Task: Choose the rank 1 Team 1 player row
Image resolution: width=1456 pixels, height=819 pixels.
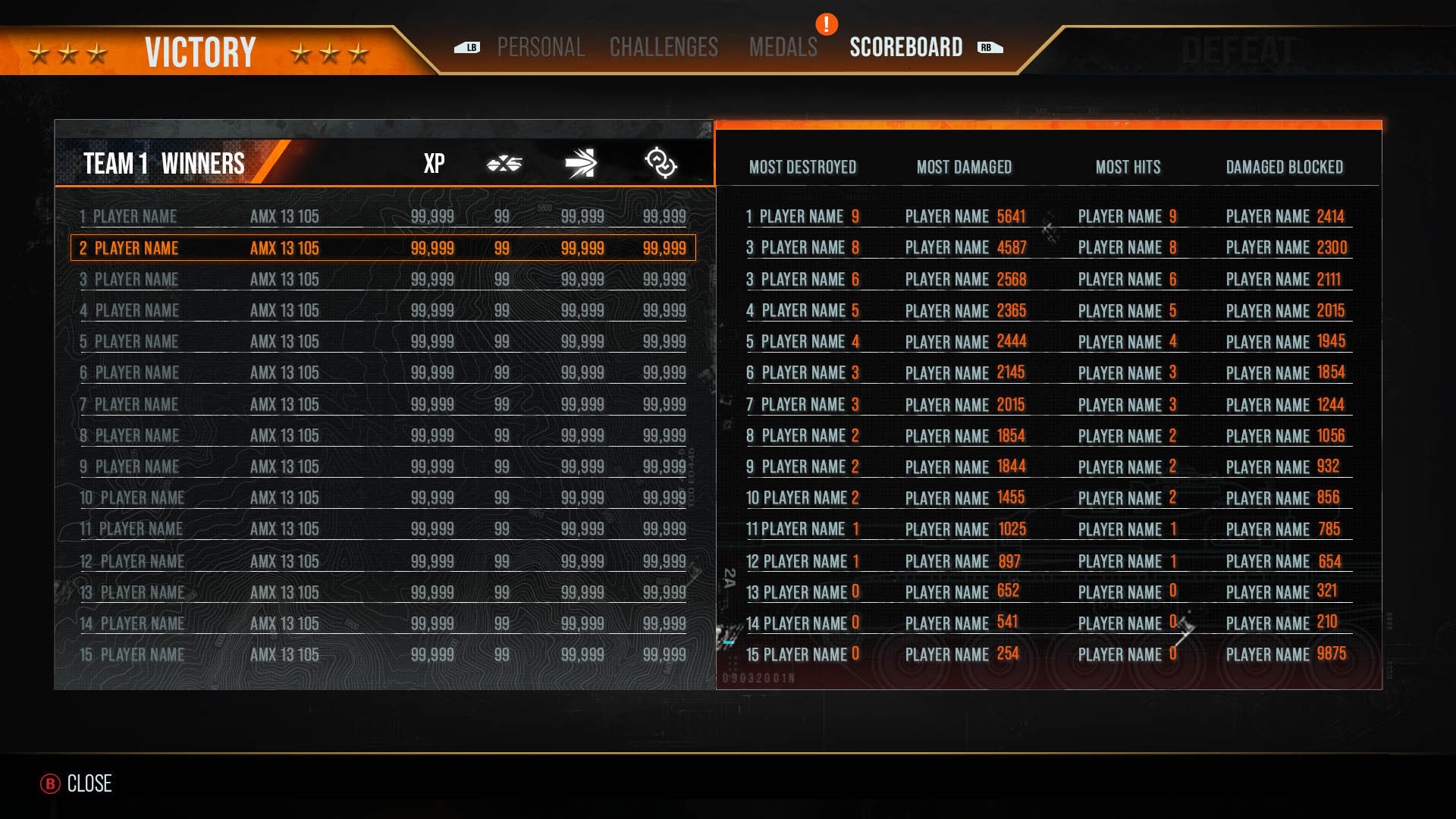Action: tap(383, 217)
